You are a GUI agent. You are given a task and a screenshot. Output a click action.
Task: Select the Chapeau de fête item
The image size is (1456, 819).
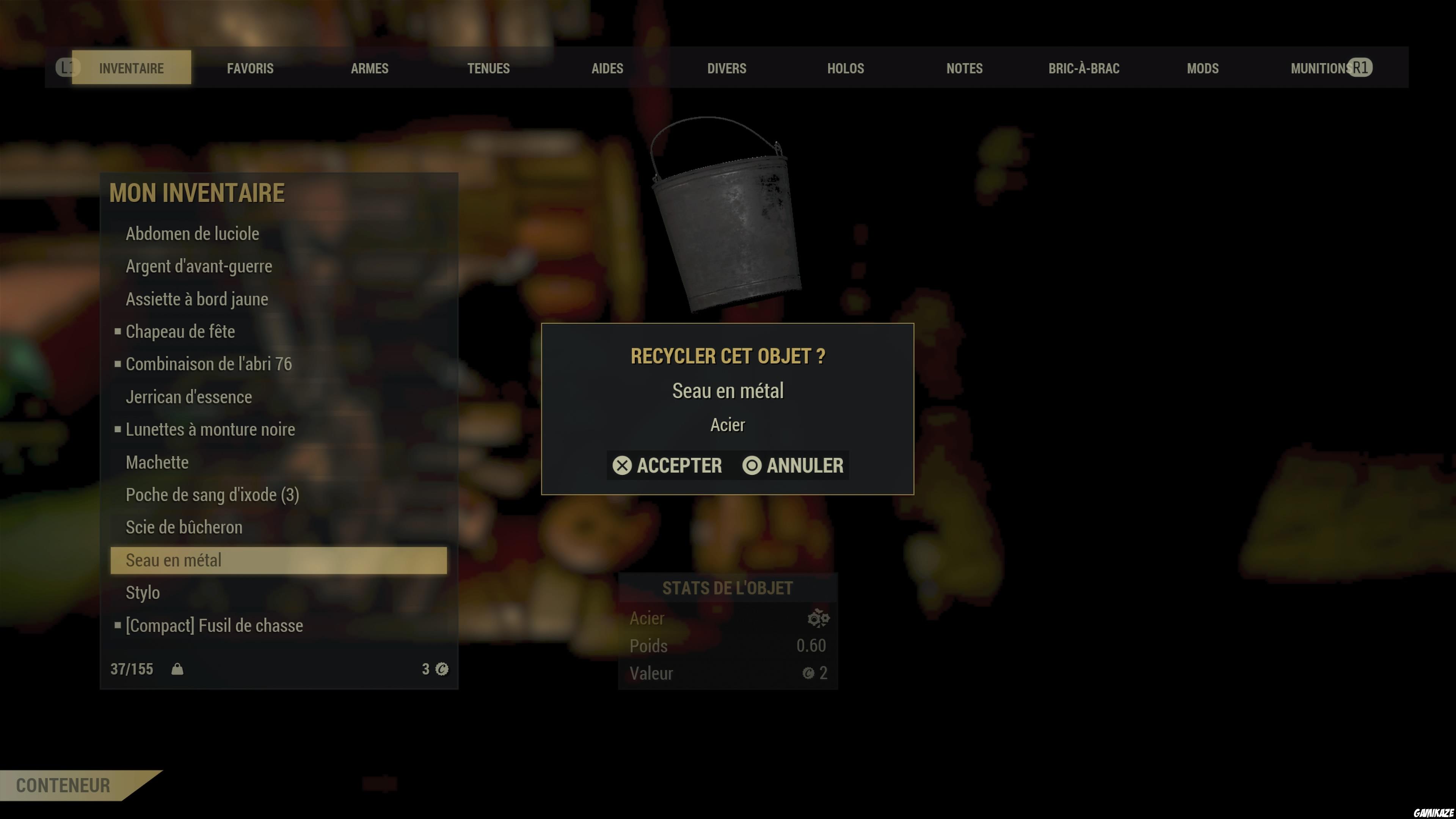pos(180,331)
